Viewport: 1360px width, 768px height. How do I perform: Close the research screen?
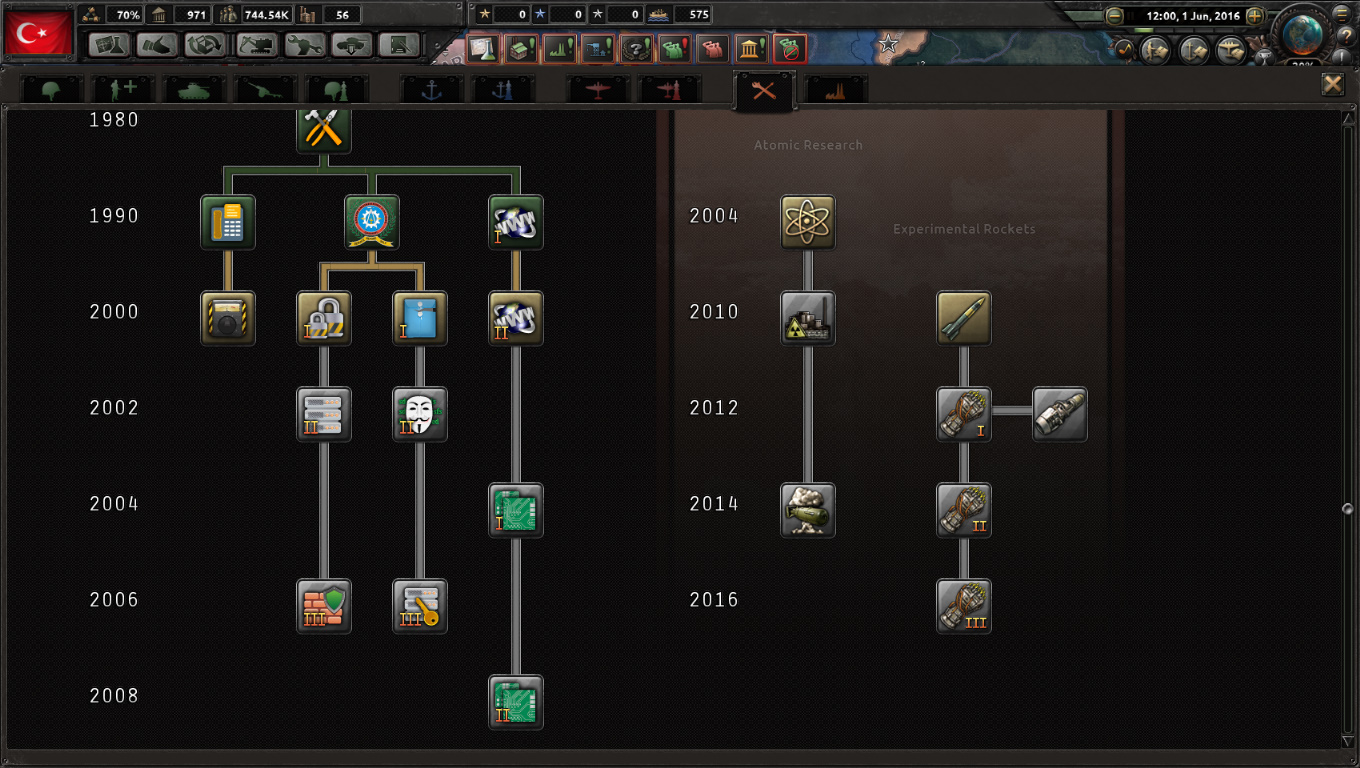pos(1333,84)
